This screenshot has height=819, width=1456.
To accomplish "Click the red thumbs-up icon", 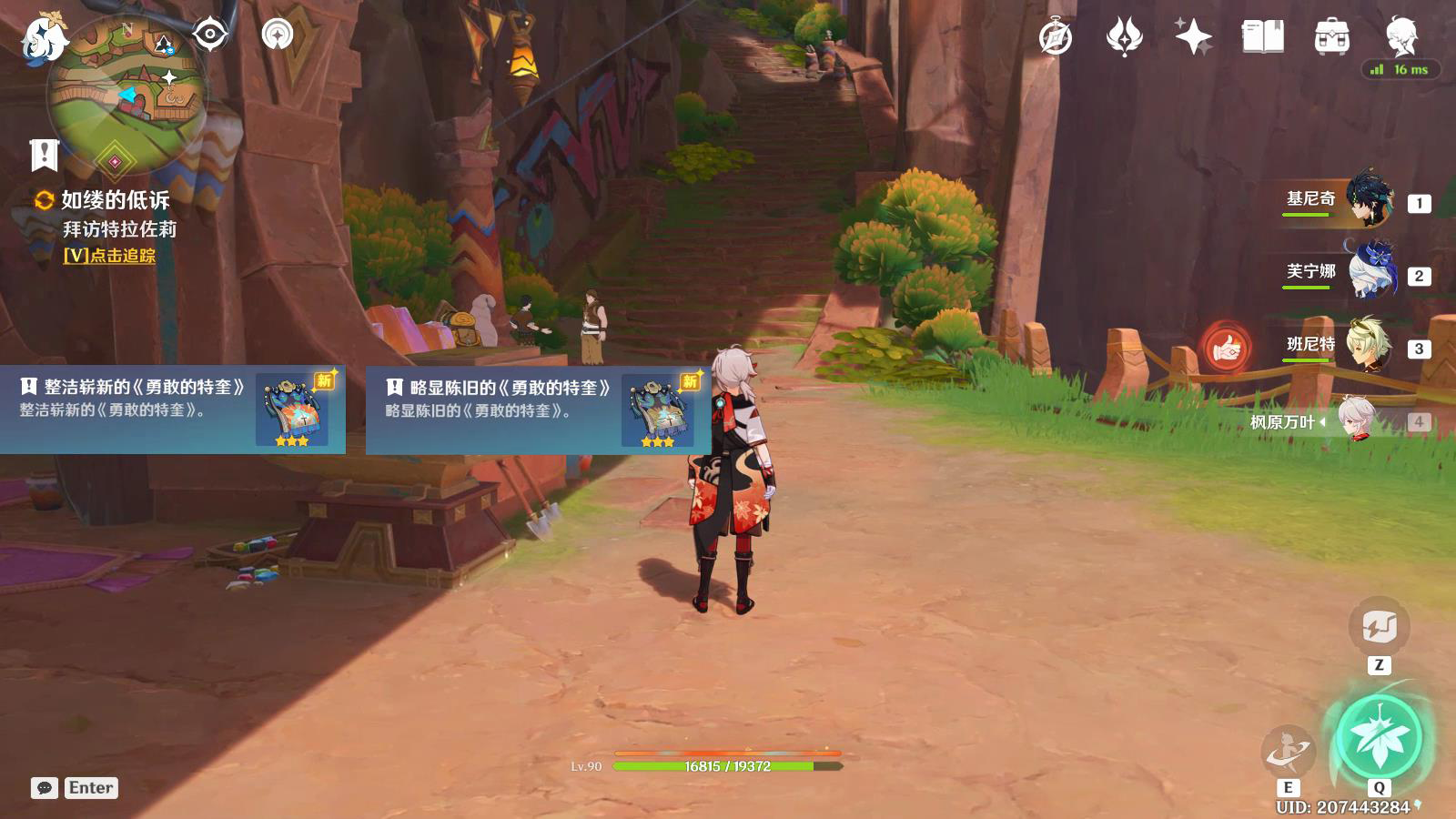I will click(1226, 348).
